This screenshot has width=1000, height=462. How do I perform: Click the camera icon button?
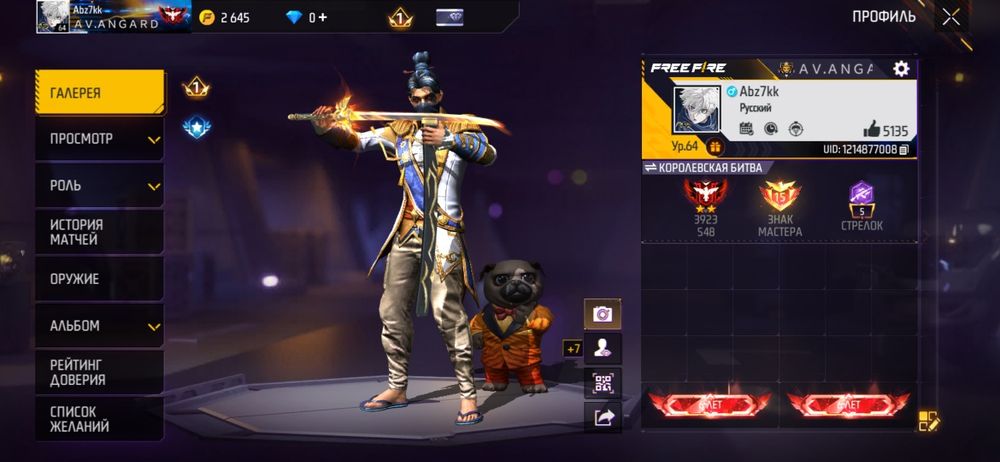click(602, 314)
